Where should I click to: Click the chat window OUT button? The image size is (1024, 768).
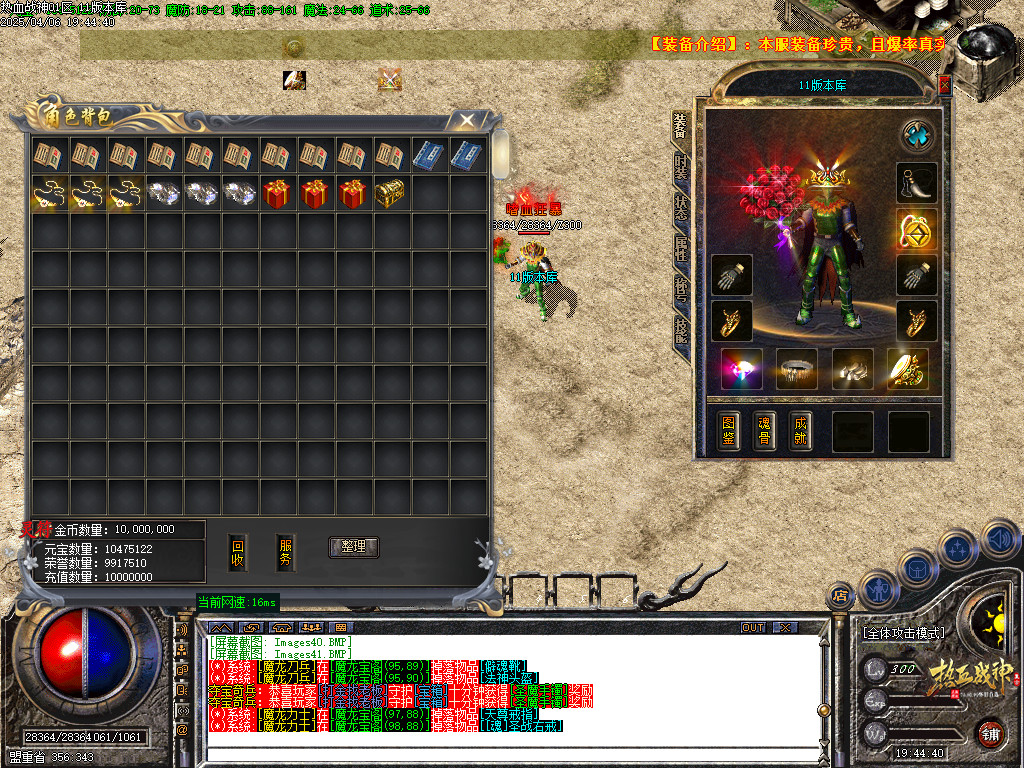(752, 627)
